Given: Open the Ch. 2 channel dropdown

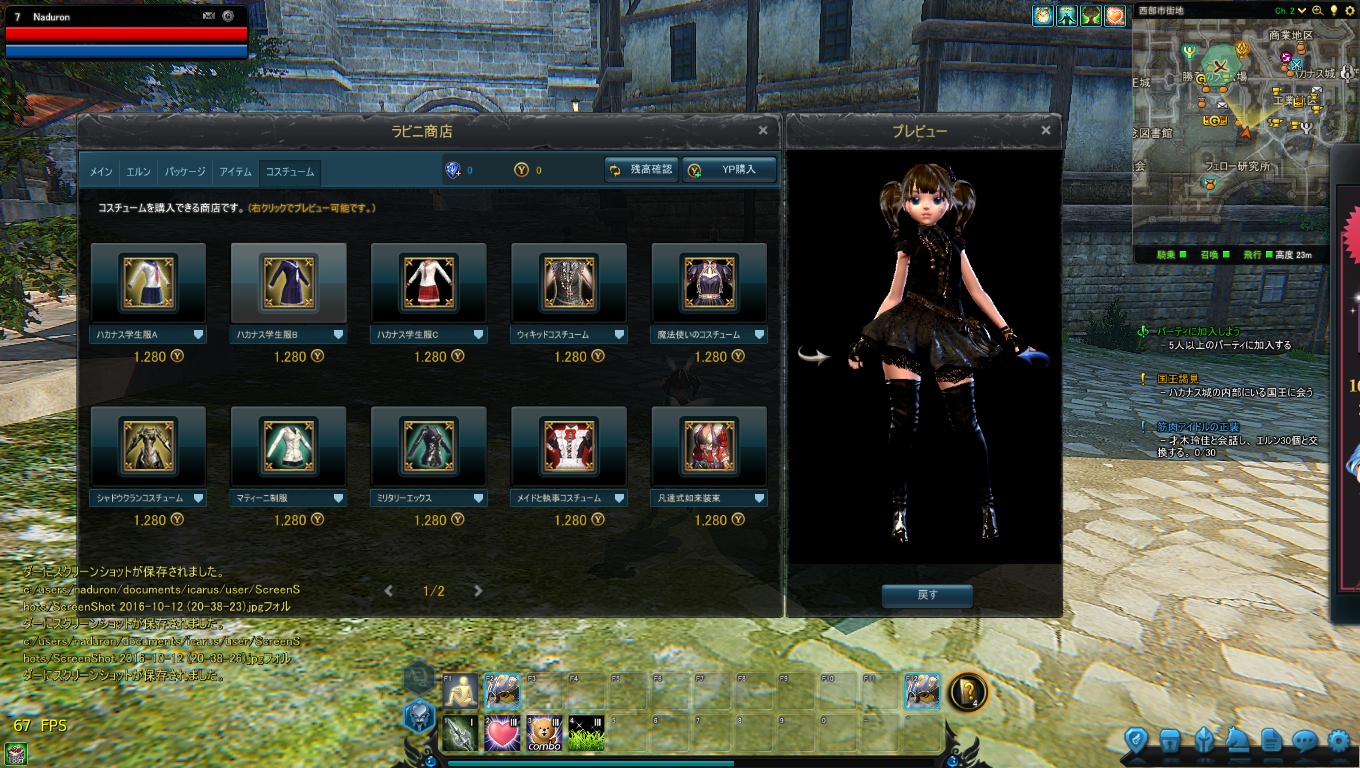Looking at the screenshot, I should [1291, 10].
